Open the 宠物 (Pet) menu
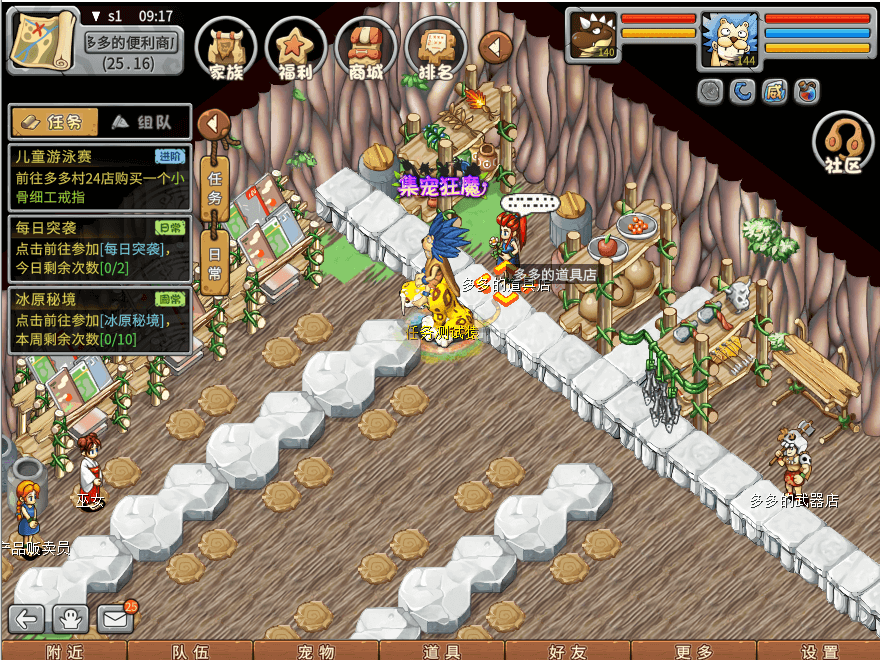 coord(316,651)
